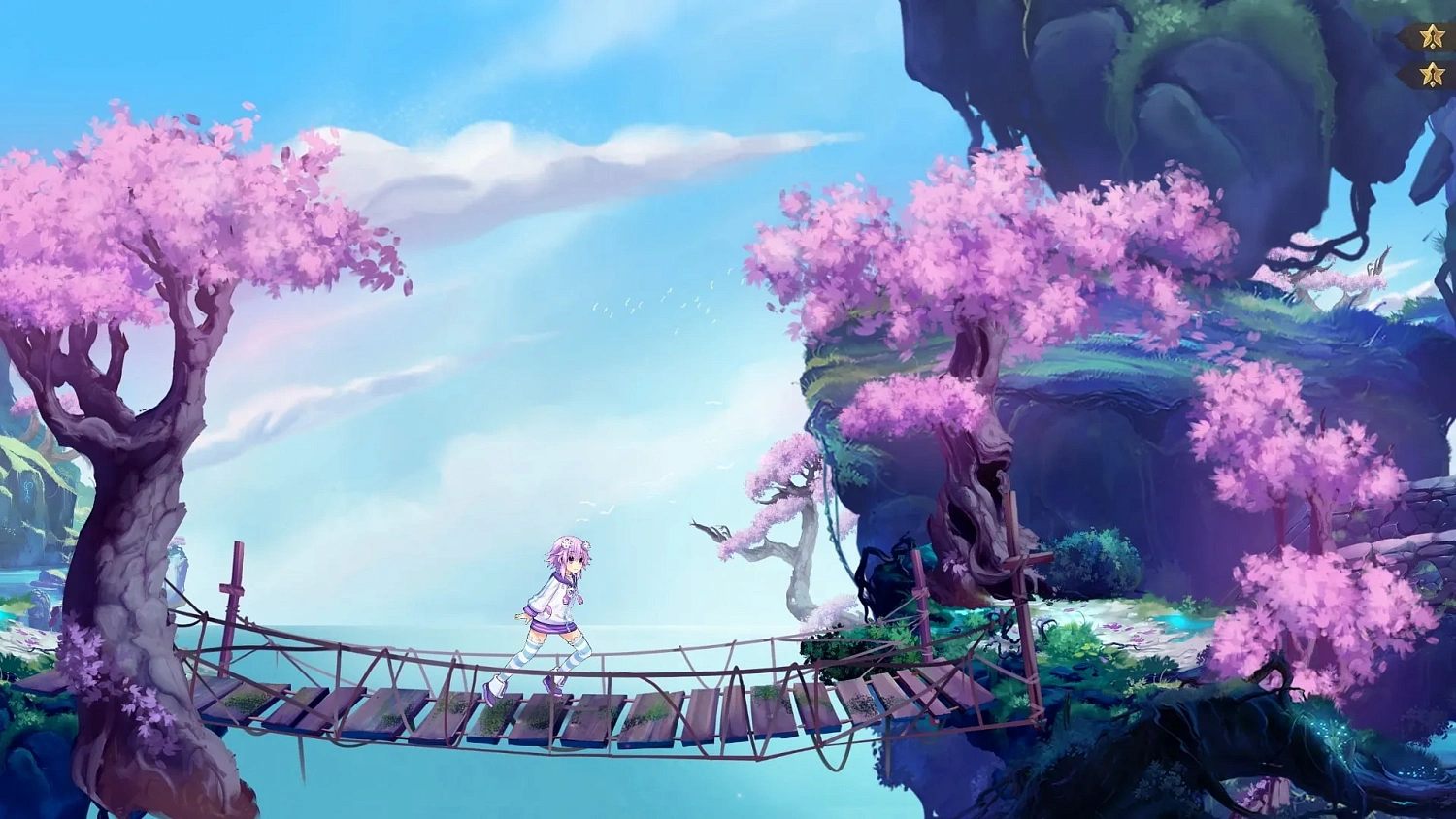The height and width of the screenshot is (819, 1456).
Task: Click the keyhole emblem inside the lower star
Action: tap(1433, 73)
